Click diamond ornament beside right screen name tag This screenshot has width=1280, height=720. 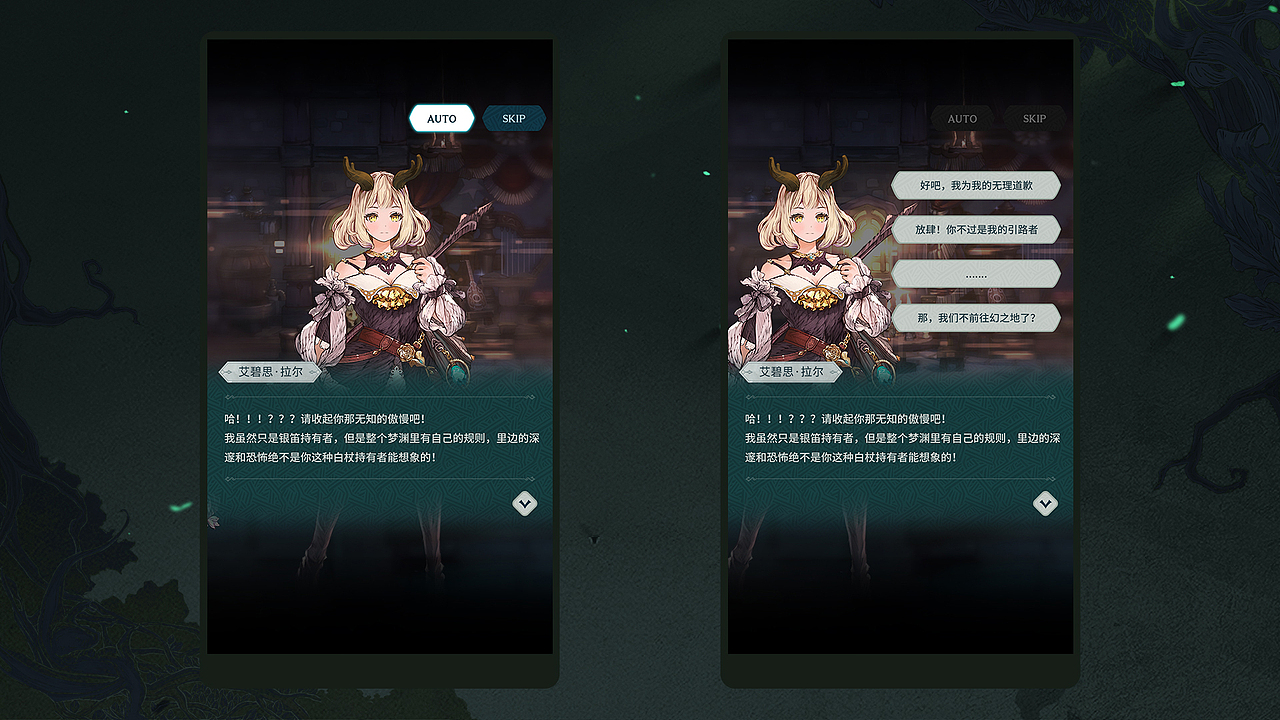pyautogui.click(x=748, y=371)
